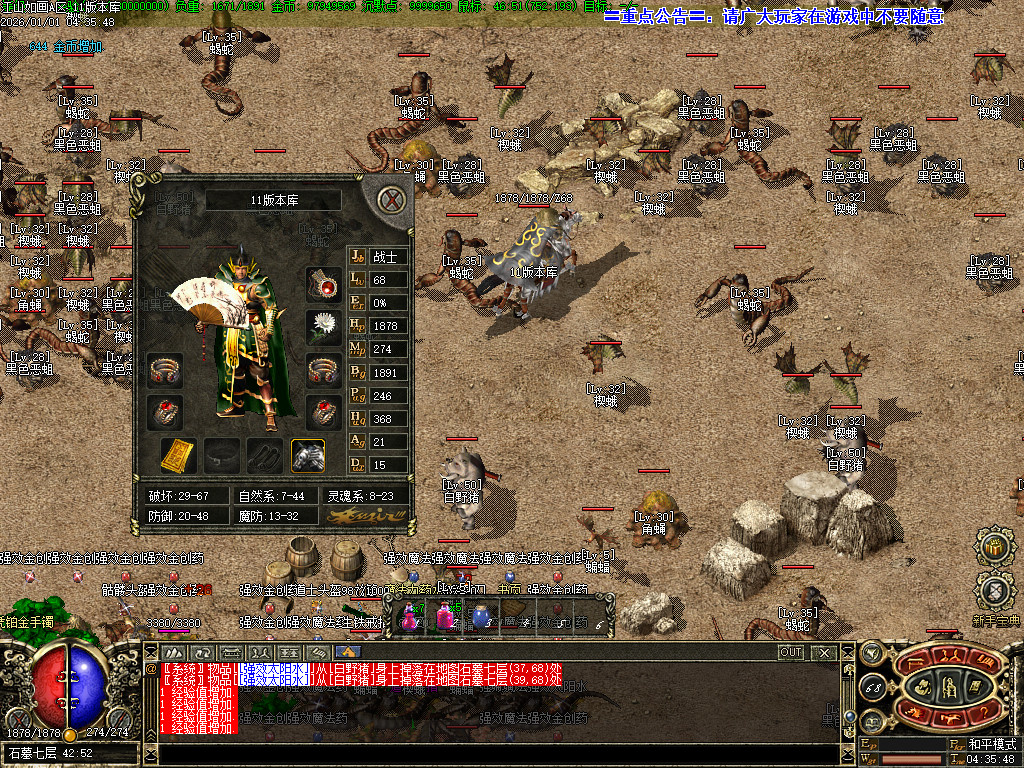1024x768 pixels.
Task: Toggle the sound horn button
Action: point(872,652)
